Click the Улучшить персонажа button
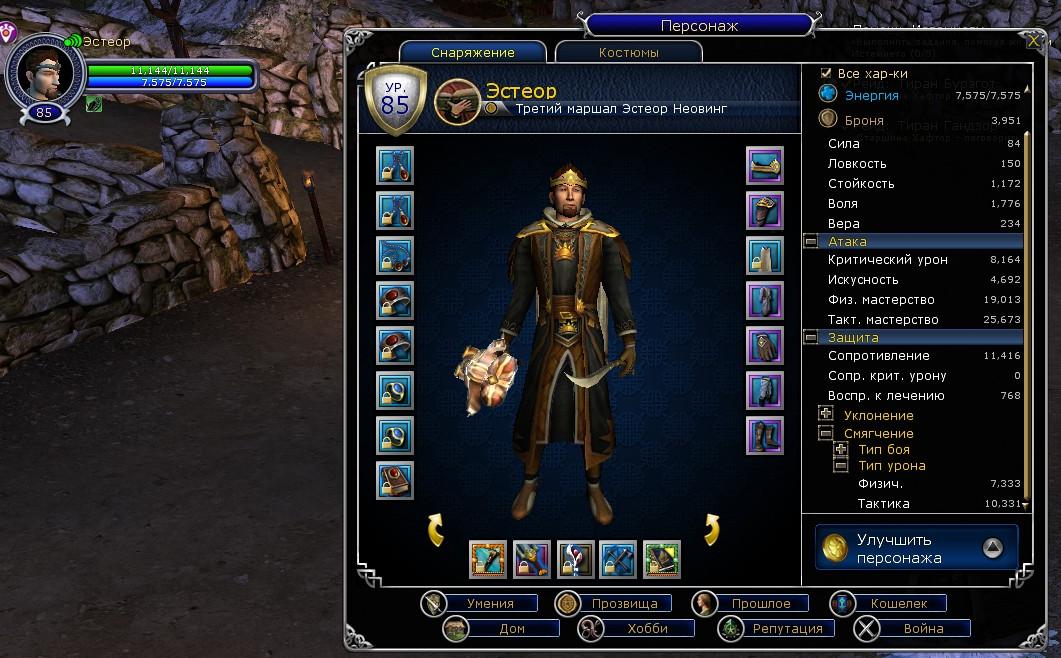This screenshot has width=1061, height=658. 916,547
